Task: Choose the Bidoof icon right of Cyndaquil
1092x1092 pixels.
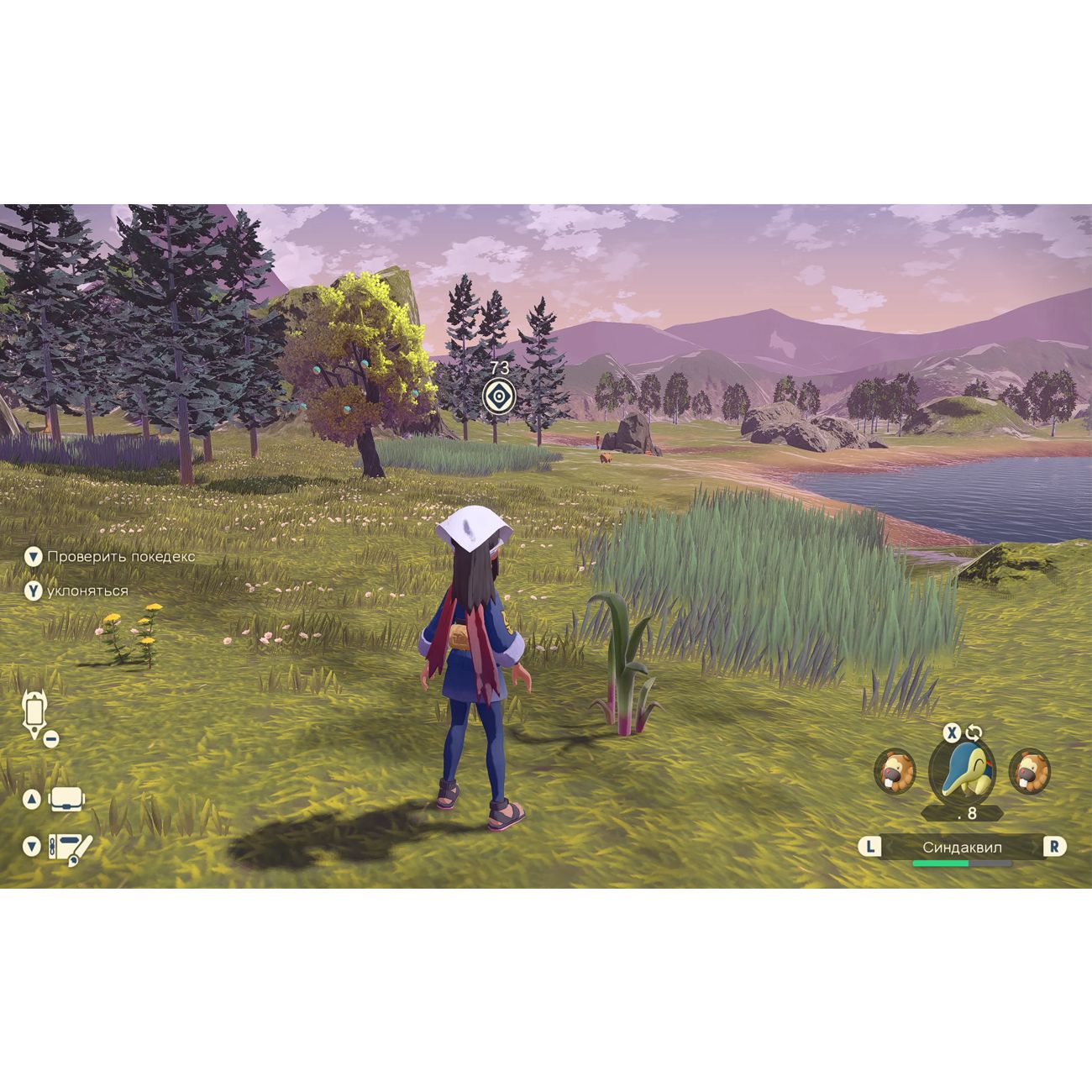Action: point(1029,771)
